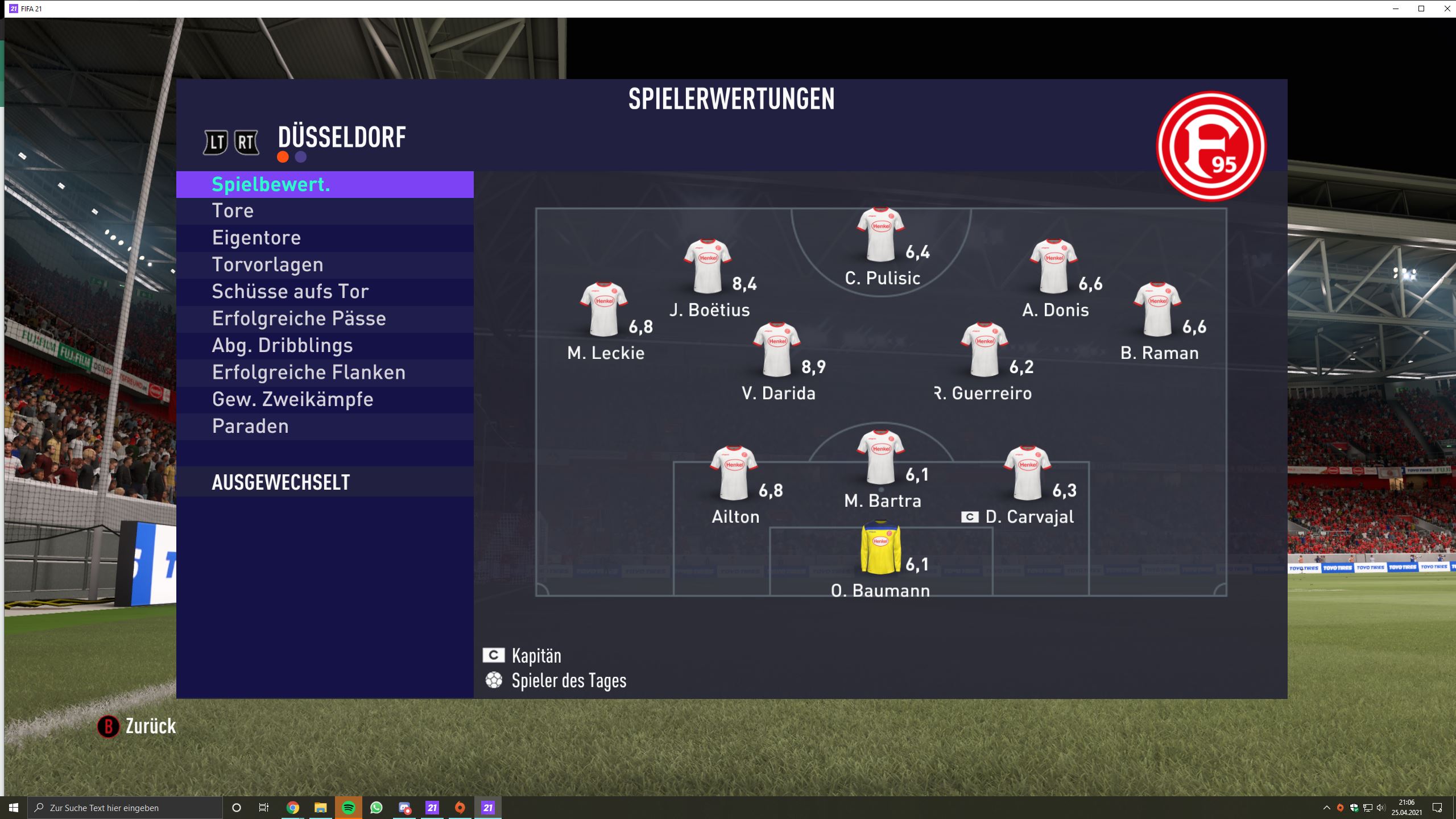Open Spotify from the Windows taskbar
Viewport: 1456px width, 819px height.
tap(349, 808)
